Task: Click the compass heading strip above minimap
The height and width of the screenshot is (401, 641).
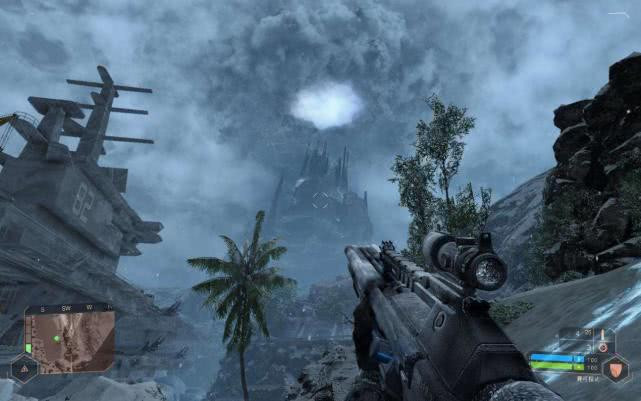Action: click(x=70, y=308)
